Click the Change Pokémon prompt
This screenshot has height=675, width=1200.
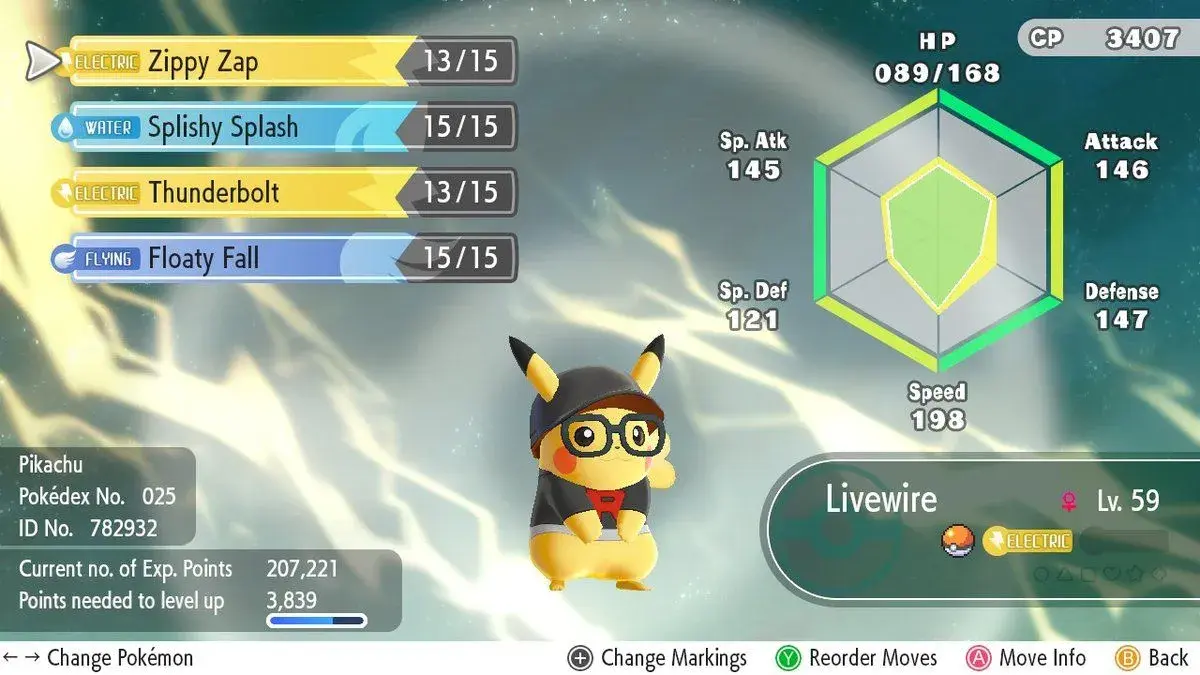(98, 658)
